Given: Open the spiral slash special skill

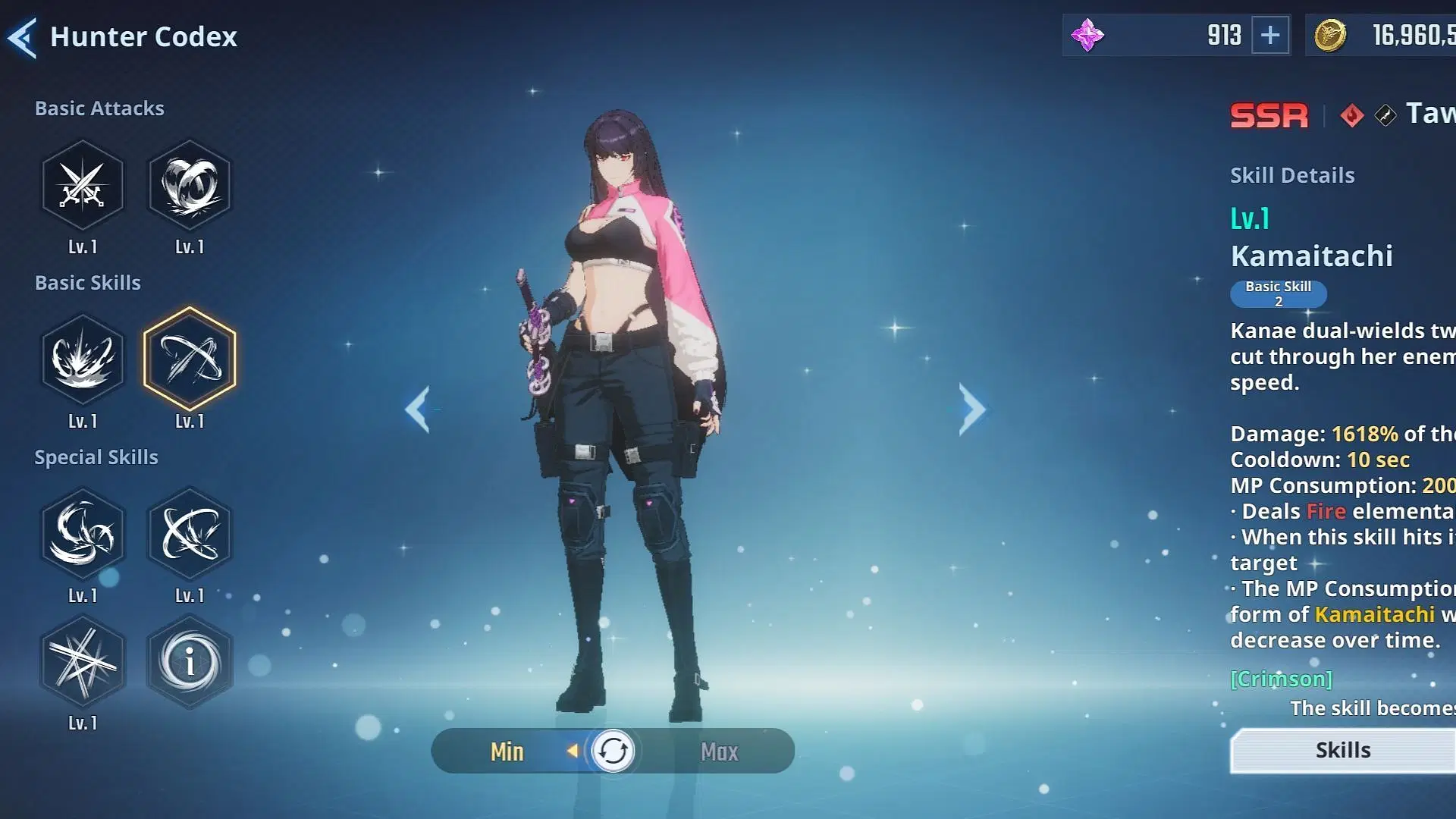Looking at the screenshot, I should (x=83, y=534).
